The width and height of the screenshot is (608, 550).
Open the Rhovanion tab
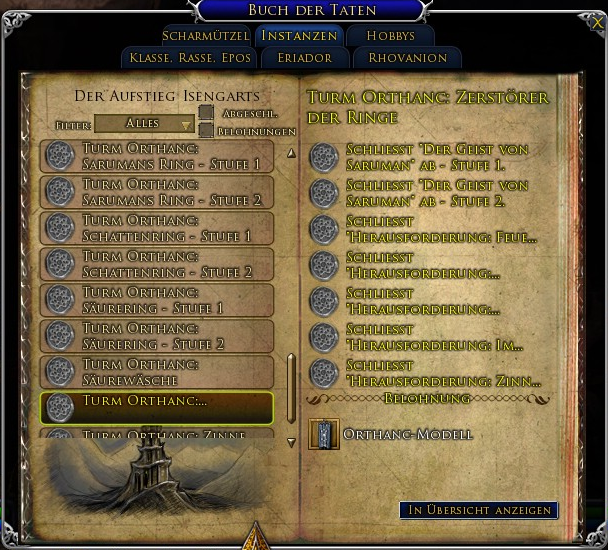pyautogui.click(x=407, y=58)
